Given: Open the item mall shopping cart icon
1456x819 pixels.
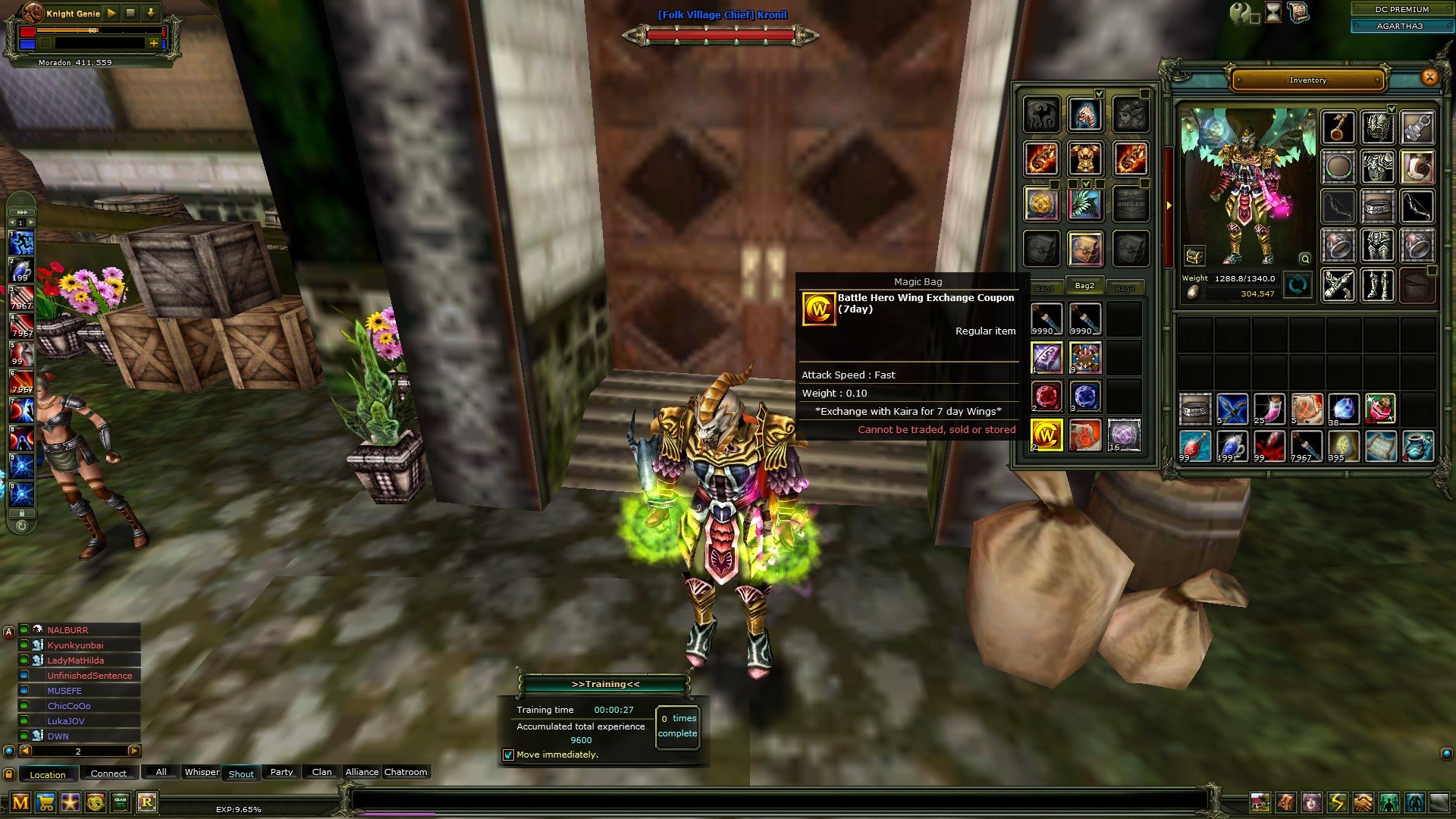Looking at the screenshot, I should click(x=45, y=802).
